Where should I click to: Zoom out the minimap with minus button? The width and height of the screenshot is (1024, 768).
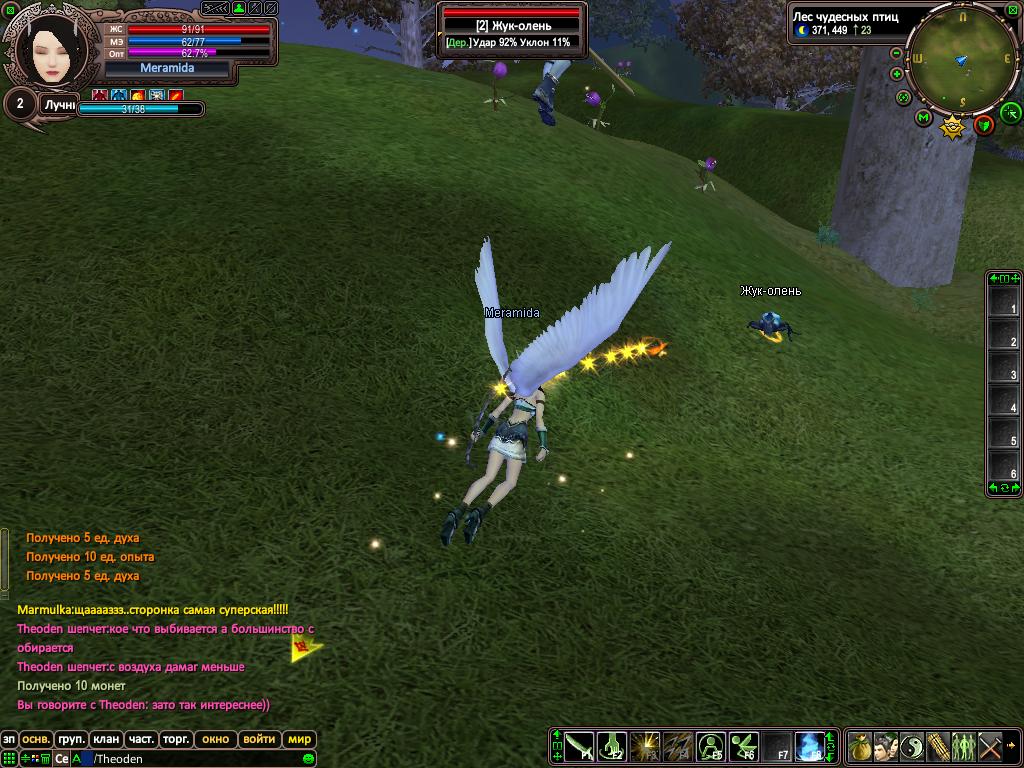click(896, 54)
